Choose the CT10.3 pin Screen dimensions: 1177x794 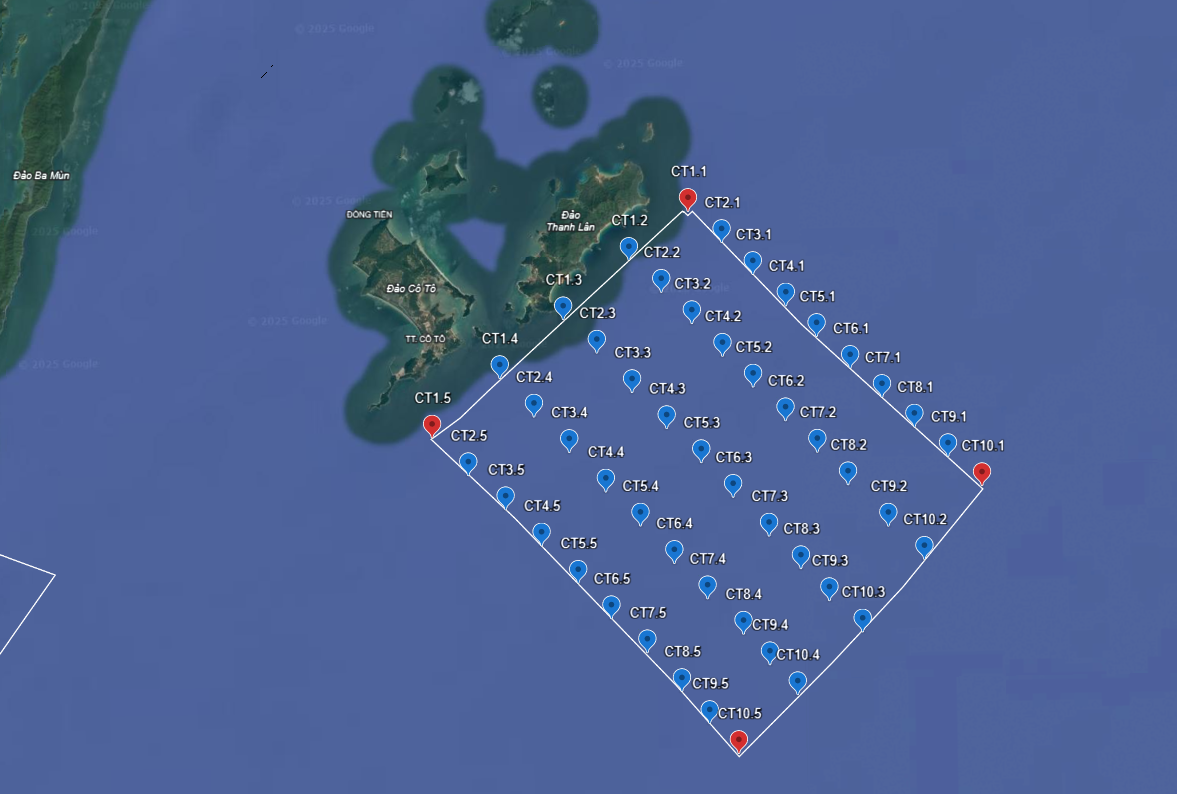pos(862,619)
